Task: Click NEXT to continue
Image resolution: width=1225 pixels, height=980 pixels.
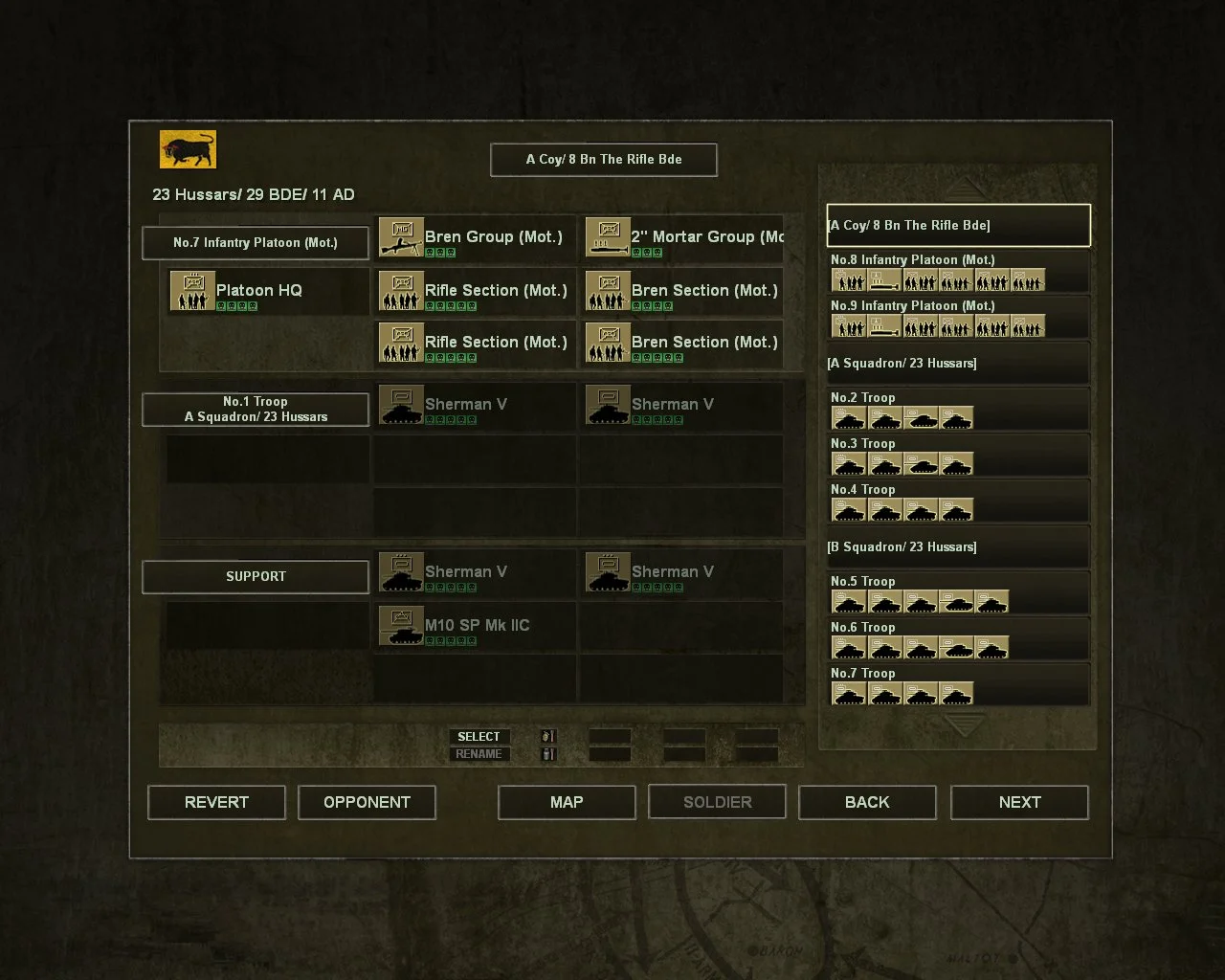Action: [x=1018, y=802]
